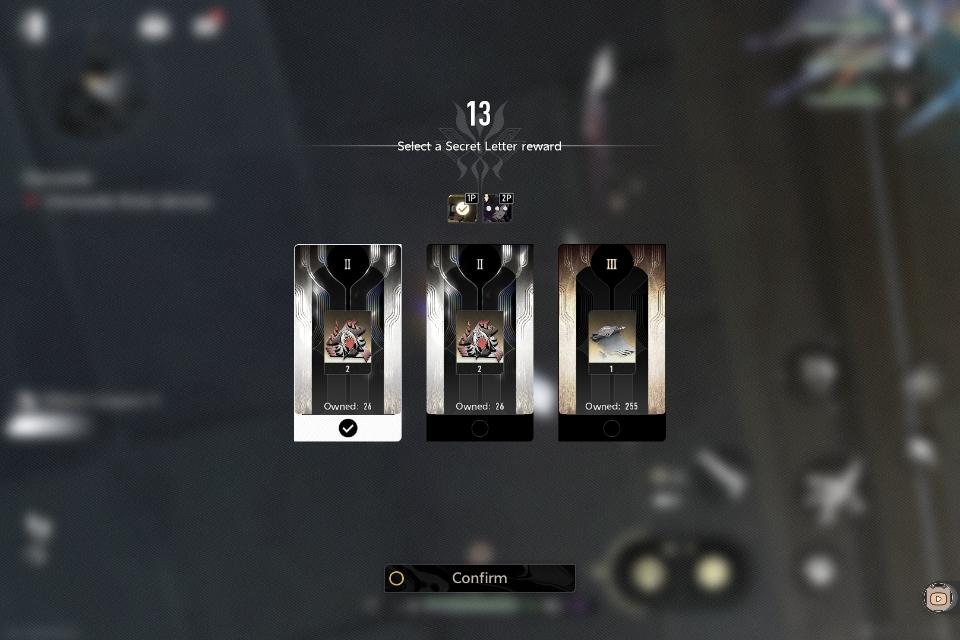Viewport: 960px width, 640px height.
Task: Click the checkmarked tier II reward card
Action: click(x=348, y=342)
